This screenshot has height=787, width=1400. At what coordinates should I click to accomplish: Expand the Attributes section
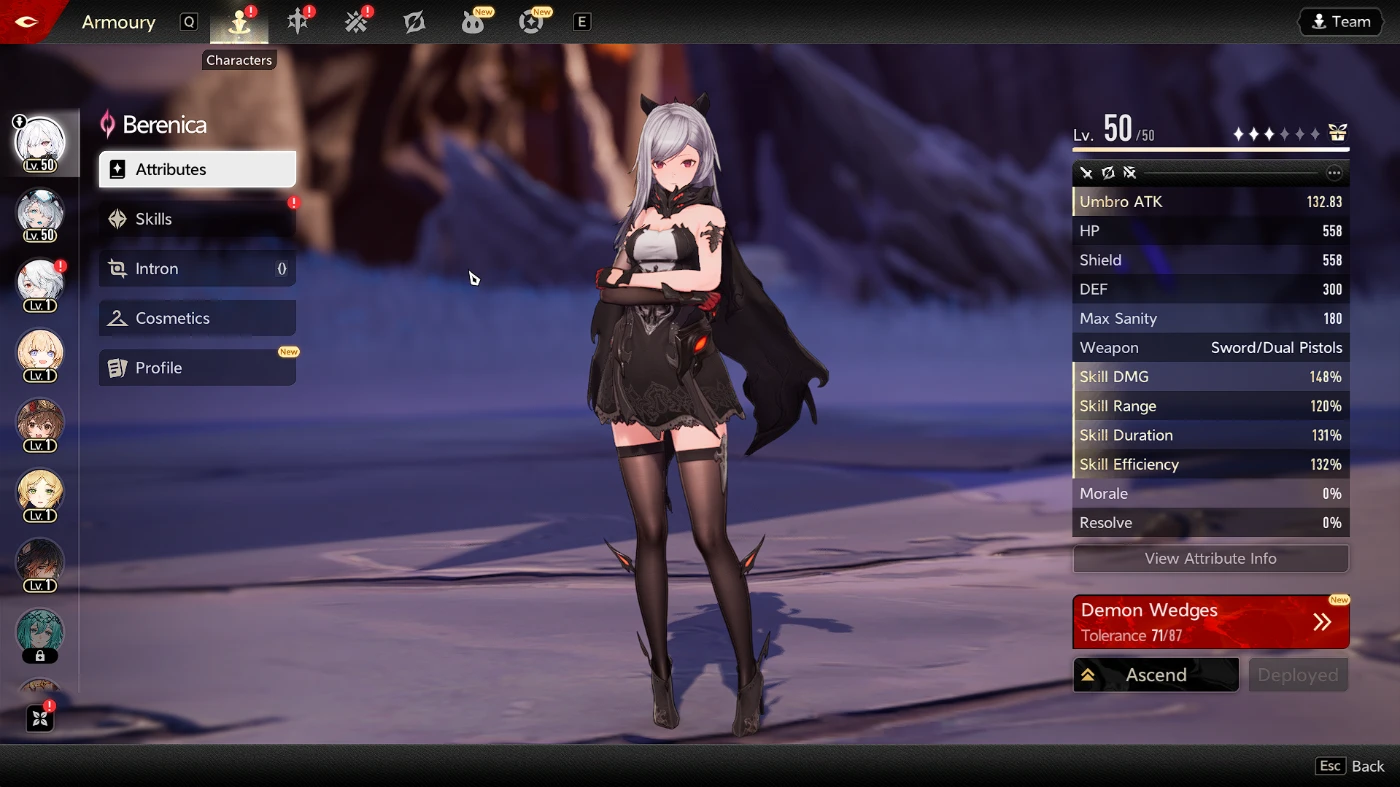(197, 169)
